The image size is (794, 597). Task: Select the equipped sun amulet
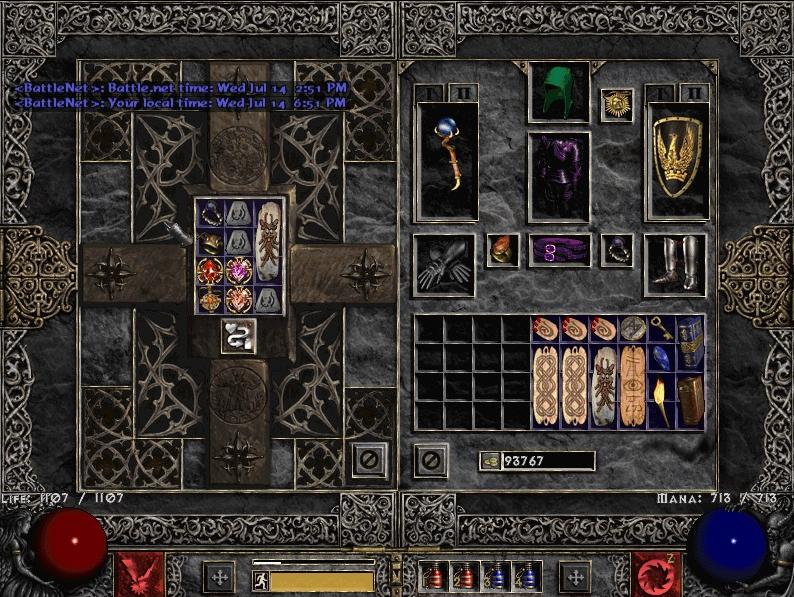(x=616, y=105)
